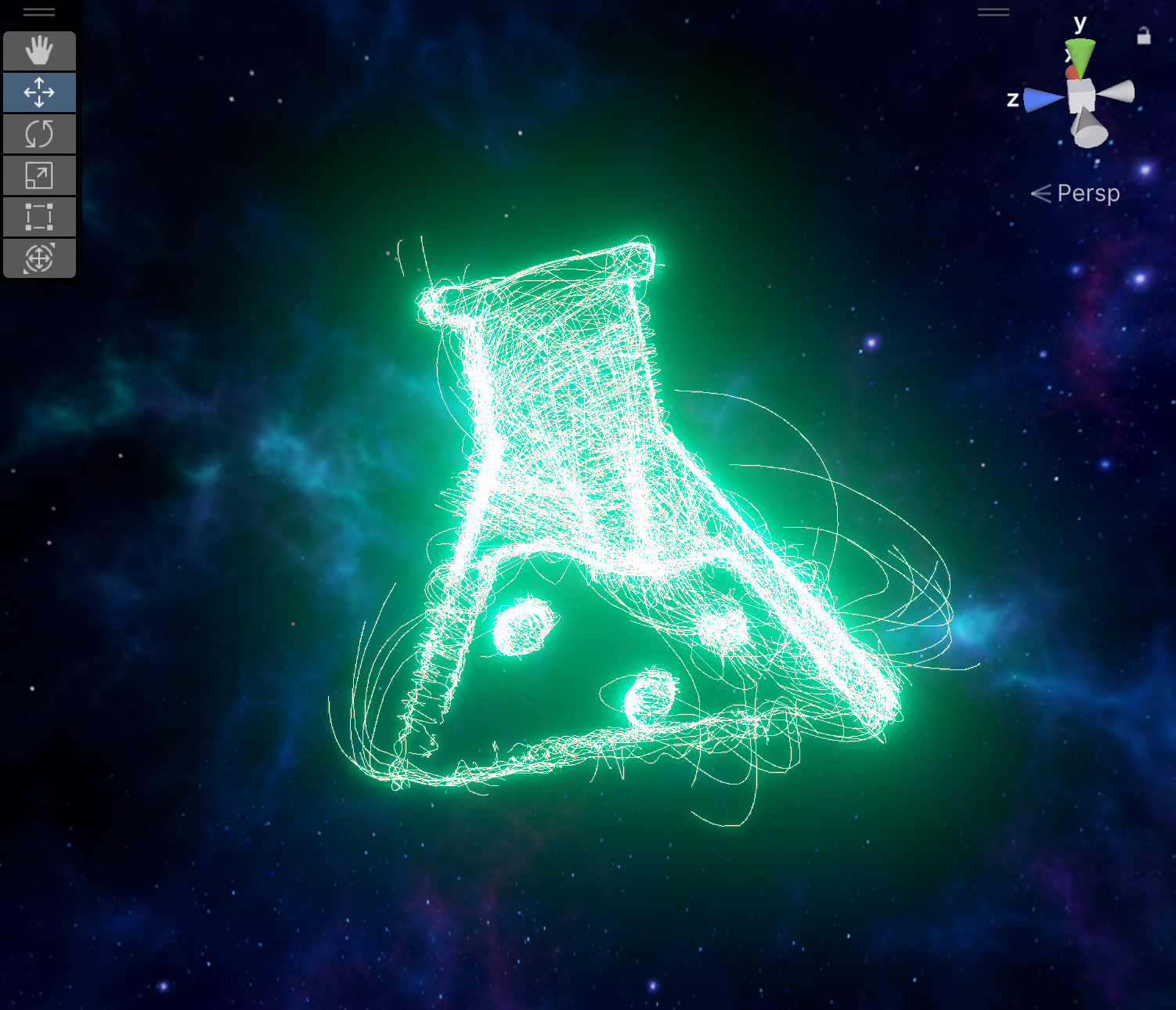Select the Rect Transform tool
Screen dimensions: 1176x1010
39,217
